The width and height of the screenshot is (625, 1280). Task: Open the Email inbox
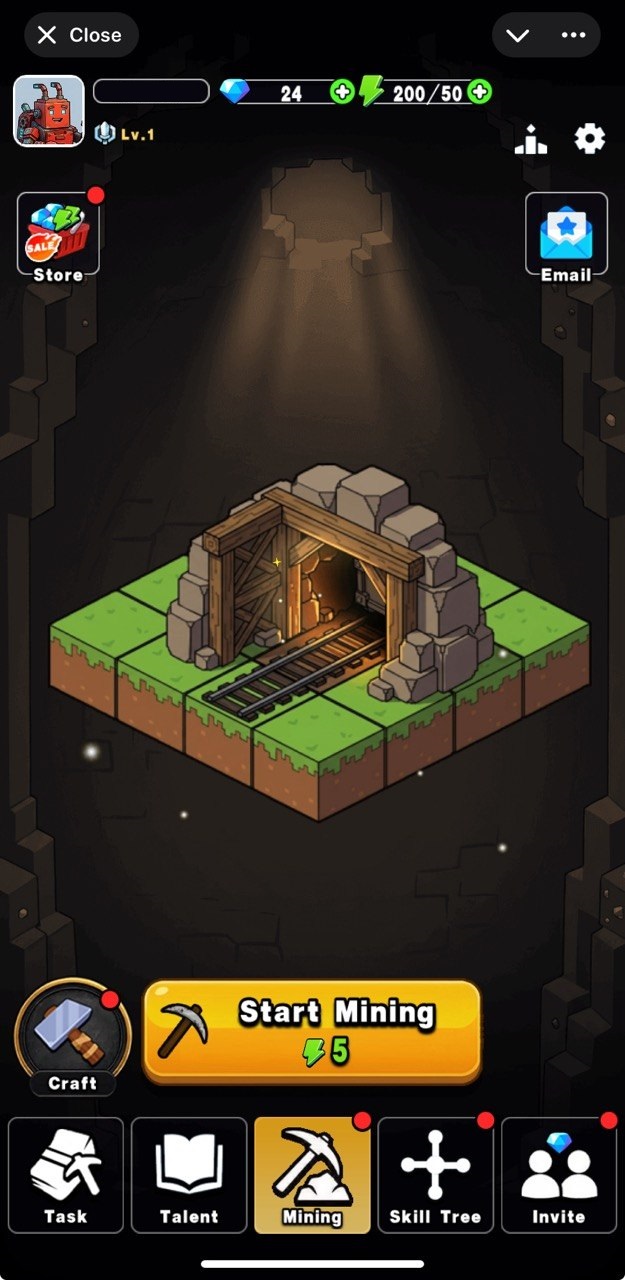click(566, 235)
